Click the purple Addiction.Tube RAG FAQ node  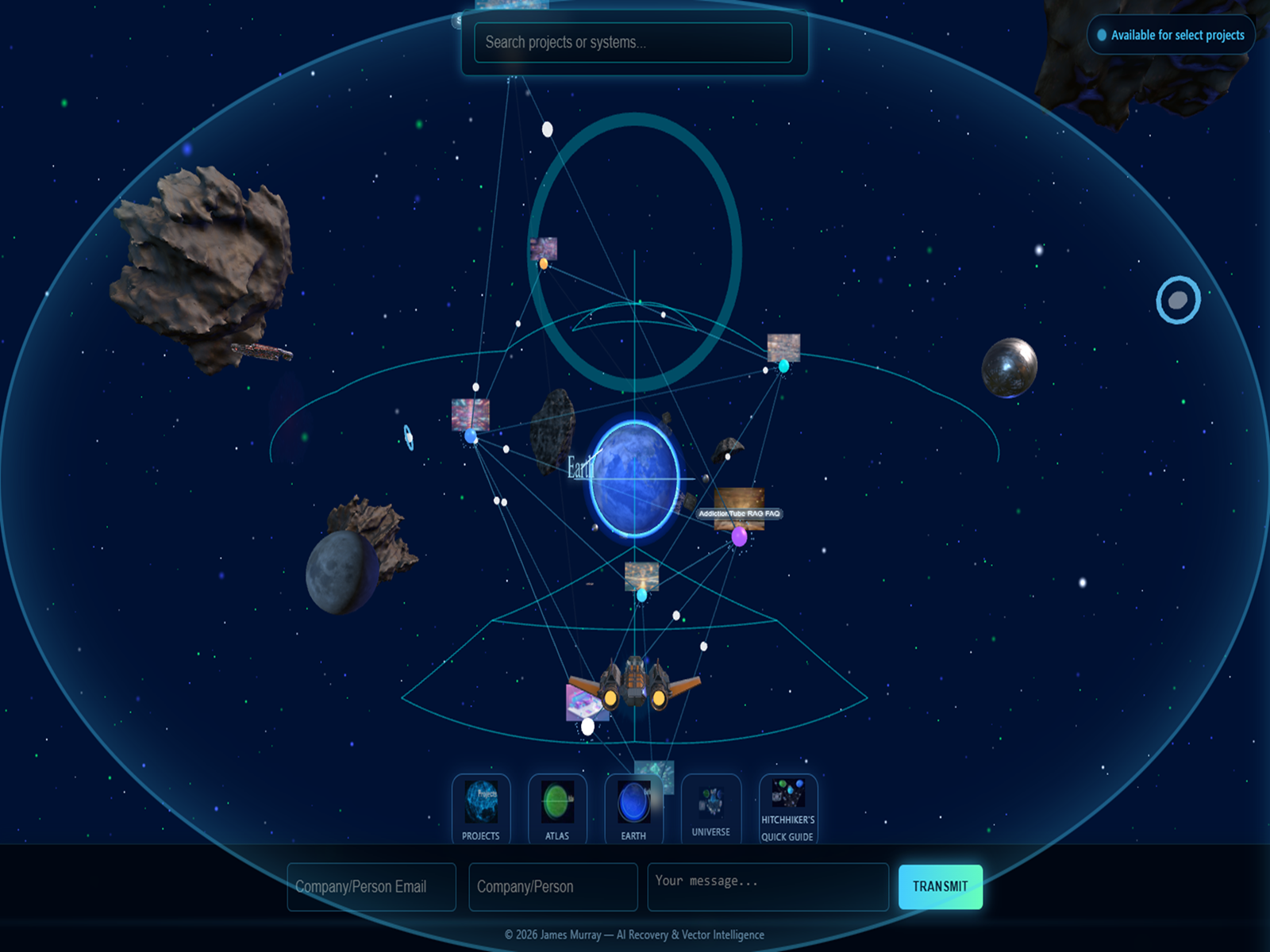click(x=738, y=536)
